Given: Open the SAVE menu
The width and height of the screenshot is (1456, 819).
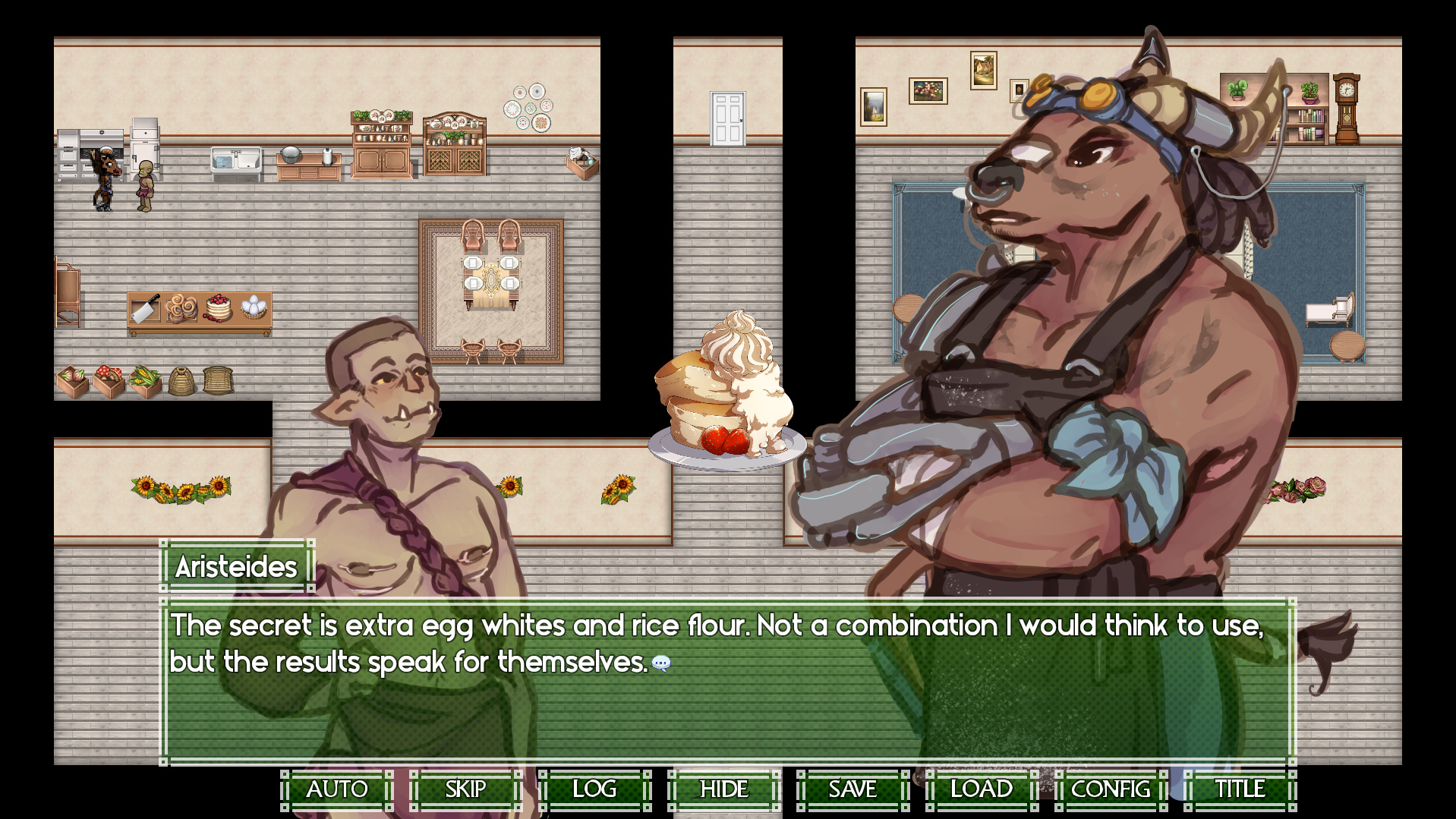Looking at the screenshot, I should 852,789.
